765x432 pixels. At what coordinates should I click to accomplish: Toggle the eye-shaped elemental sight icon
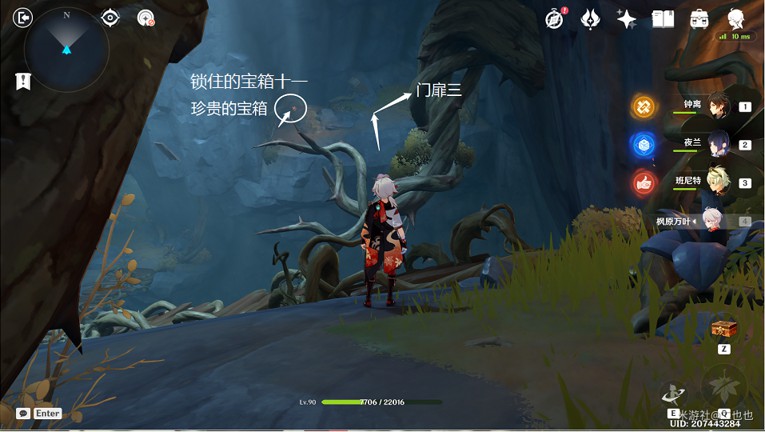pos(111,17)
